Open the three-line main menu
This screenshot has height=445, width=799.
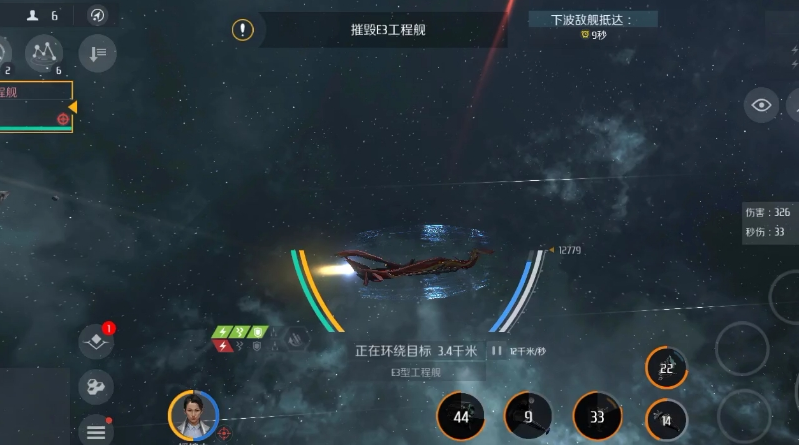(96, 431)
